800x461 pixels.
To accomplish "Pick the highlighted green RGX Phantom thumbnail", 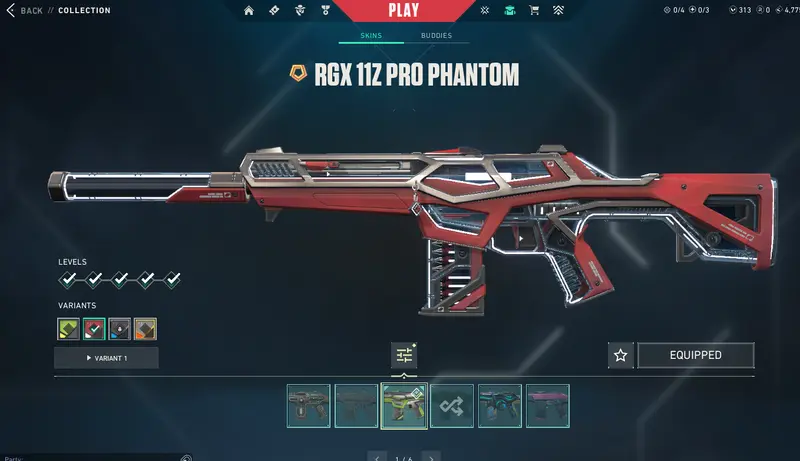I will tap(404, 406).
